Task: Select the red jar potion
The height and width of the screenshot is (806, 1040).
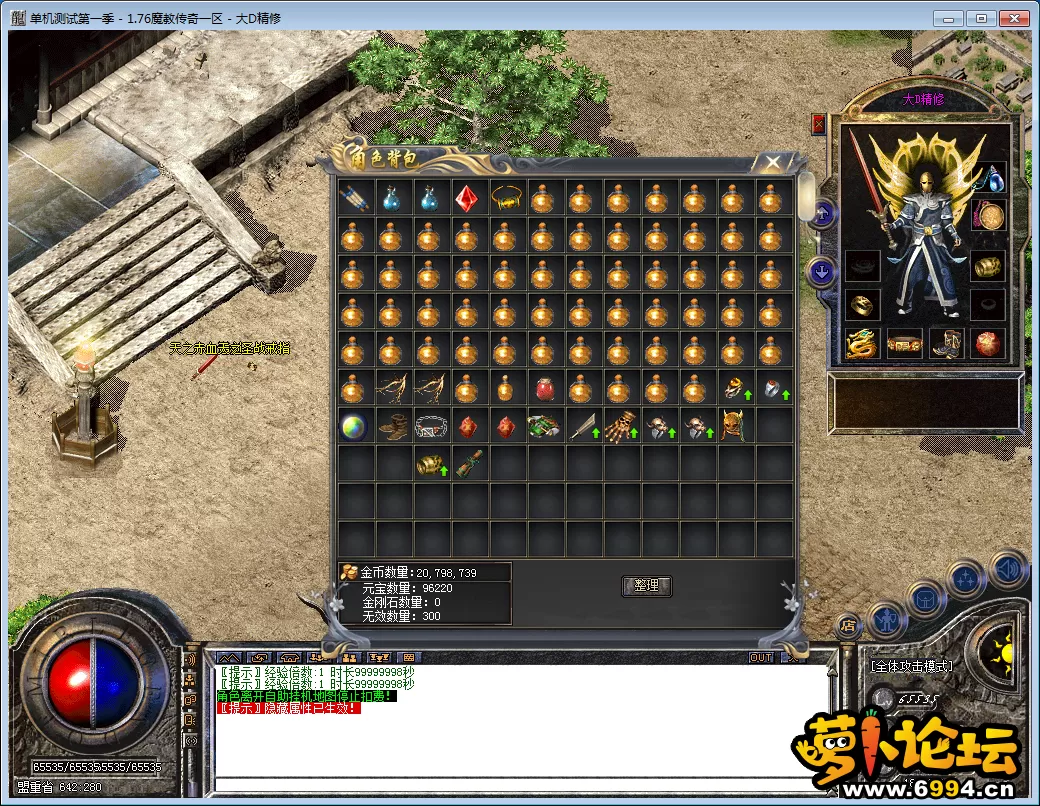Action: 543,388
